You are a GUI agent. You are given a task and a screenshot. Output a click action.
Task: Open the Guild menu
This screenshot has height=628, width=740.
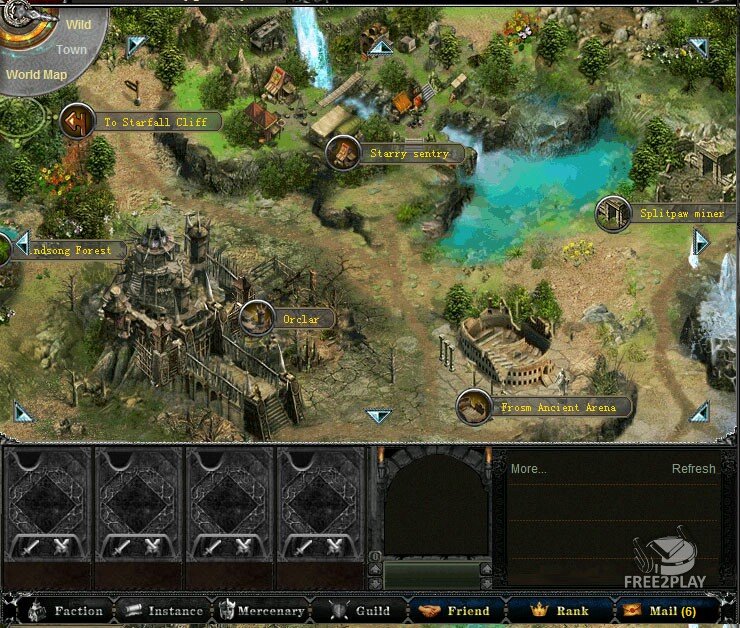tap(361, 610)
